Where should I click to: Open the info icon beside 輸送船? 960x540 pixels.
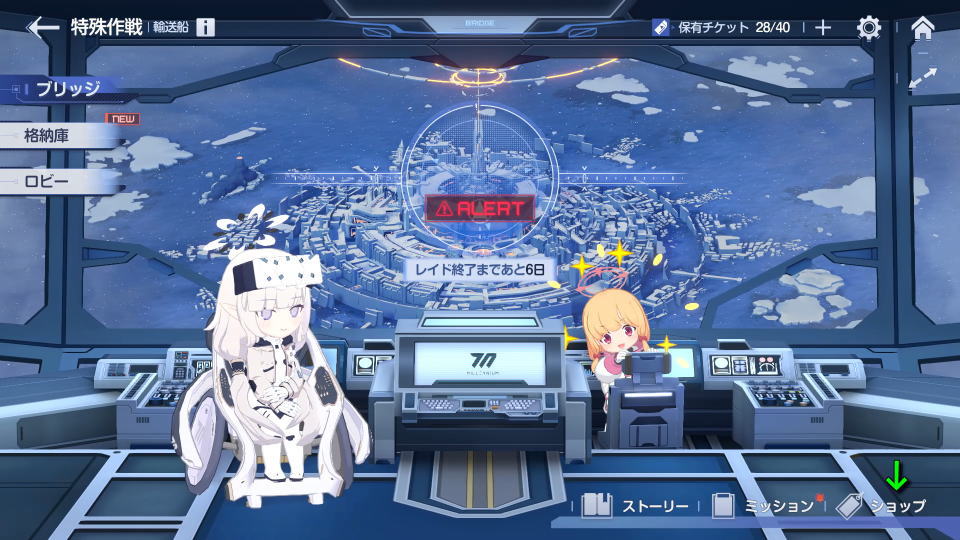(205, 27)
